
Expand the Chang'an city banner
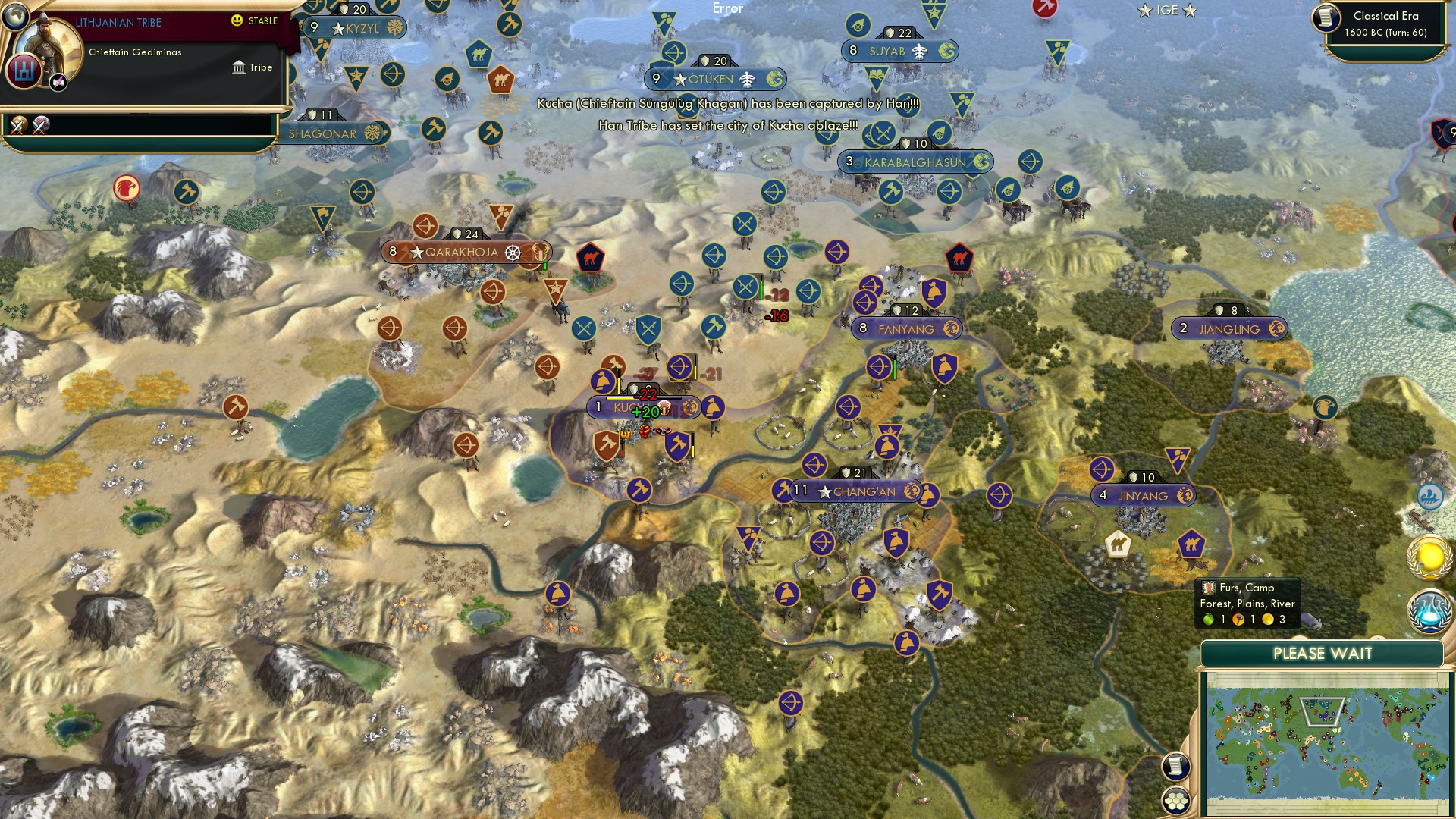[x=857, y=491]
